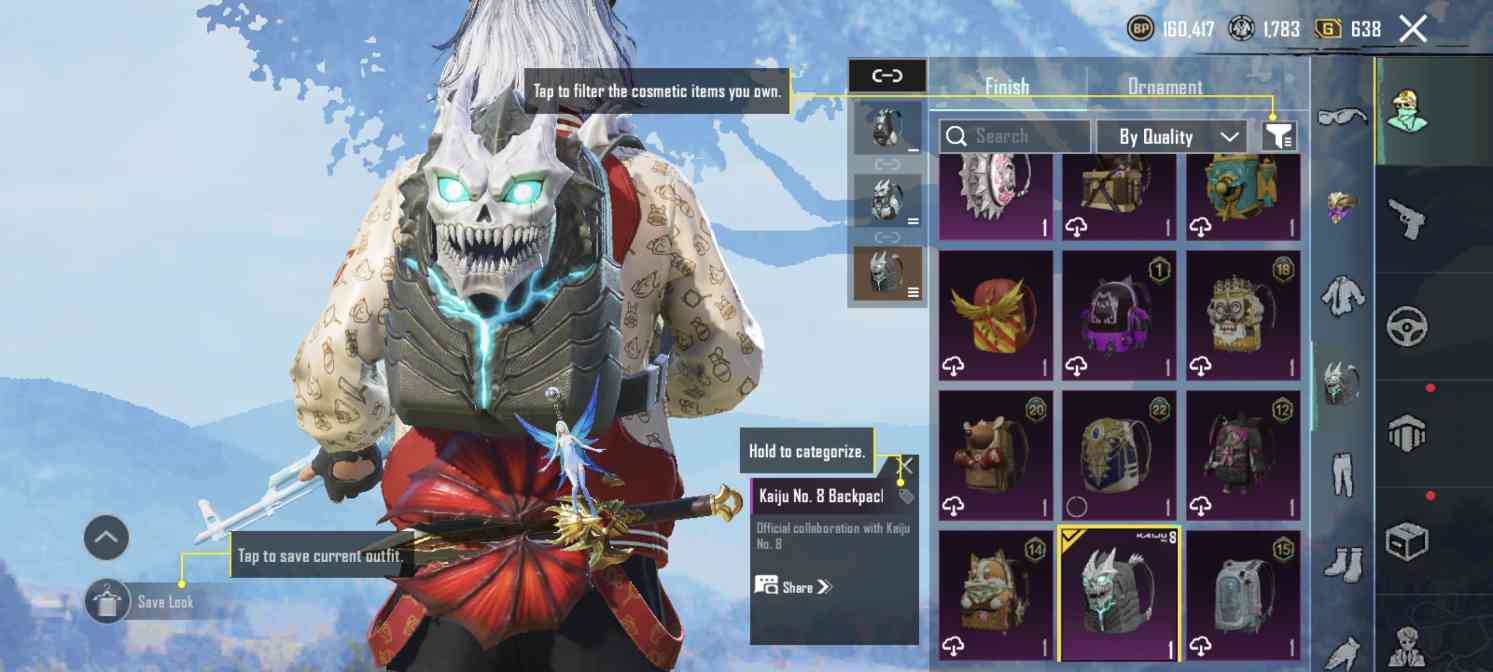
Task: Open the glasses accessory category
Action: (x=1343, y=117)
